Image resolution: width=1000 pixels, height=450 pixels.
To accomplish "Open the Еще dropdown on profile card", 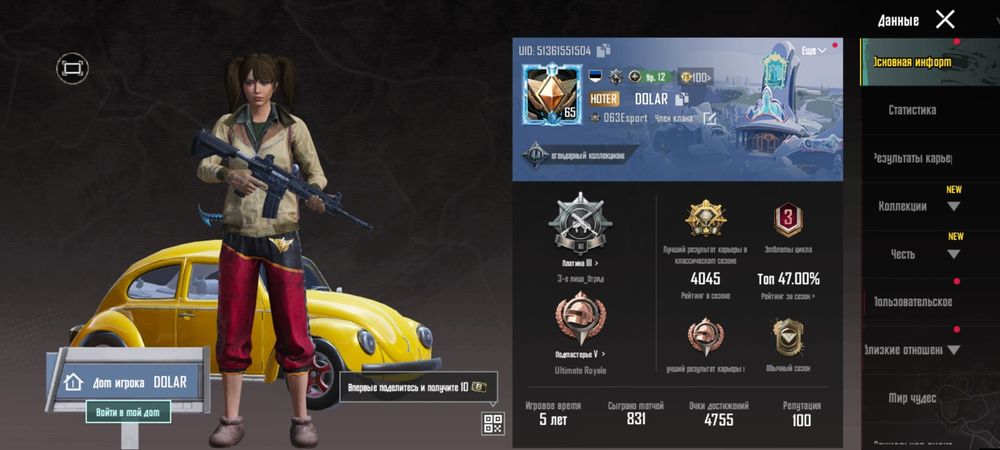I will (814, 51).
